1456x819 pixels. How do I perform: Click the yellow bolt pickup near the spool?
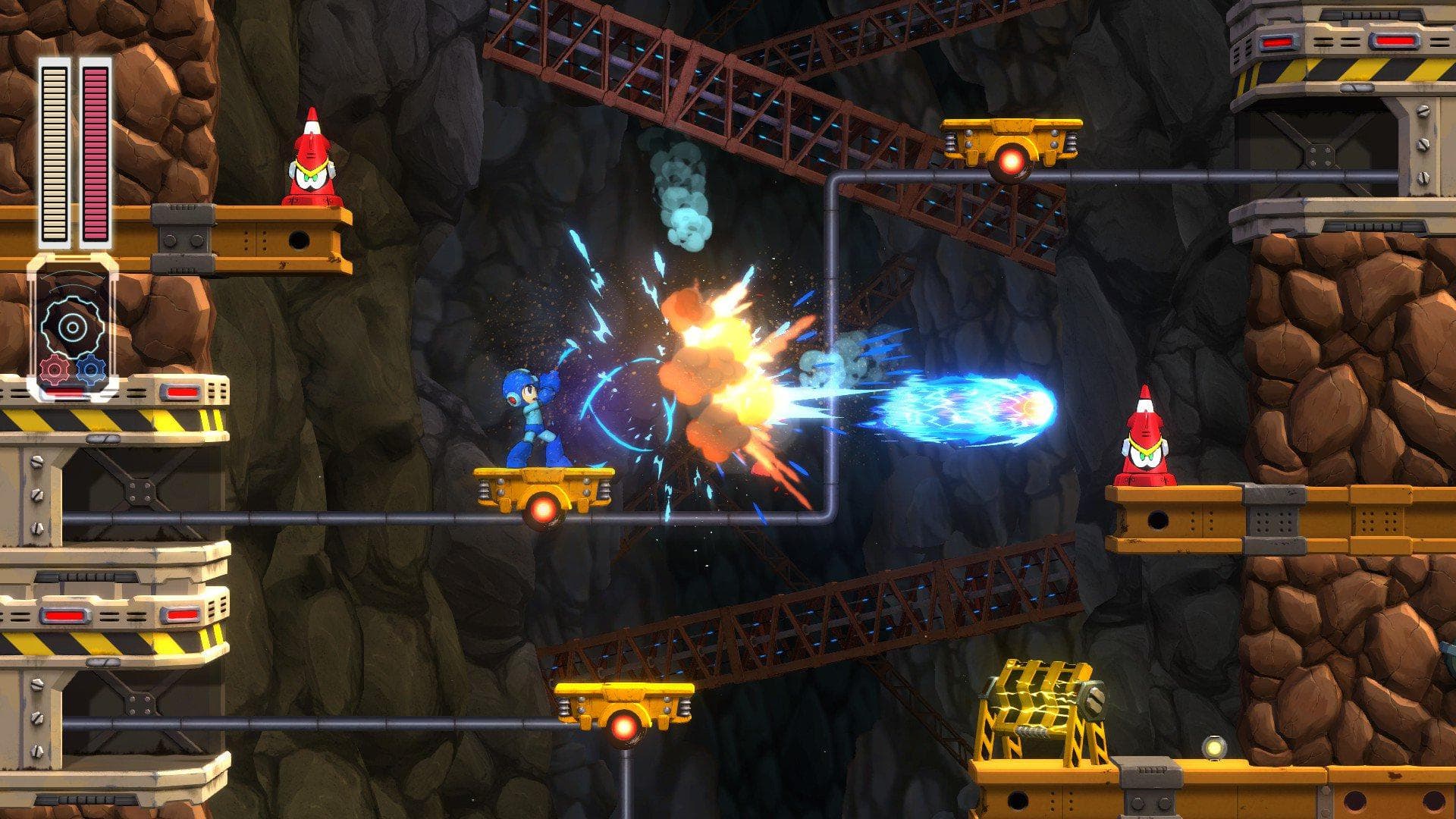tap(1213, 746)
